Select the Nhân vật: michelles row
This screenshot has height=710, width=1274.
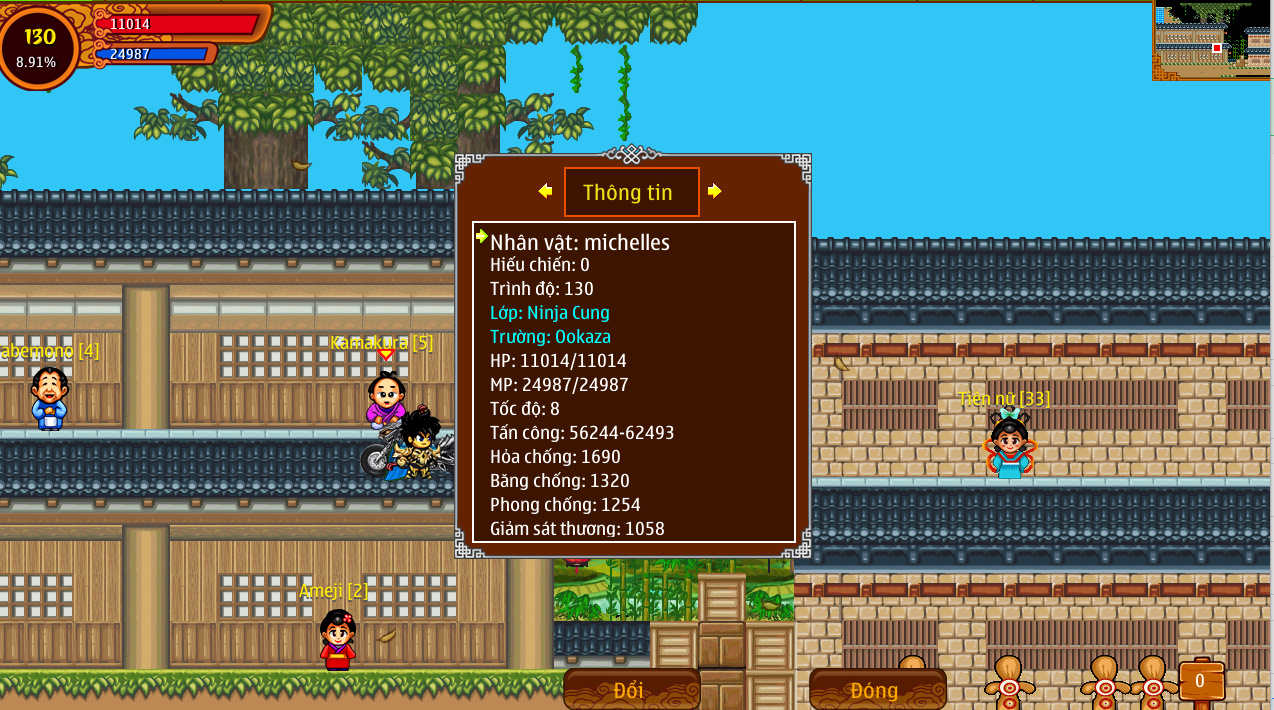pos(580,242)
